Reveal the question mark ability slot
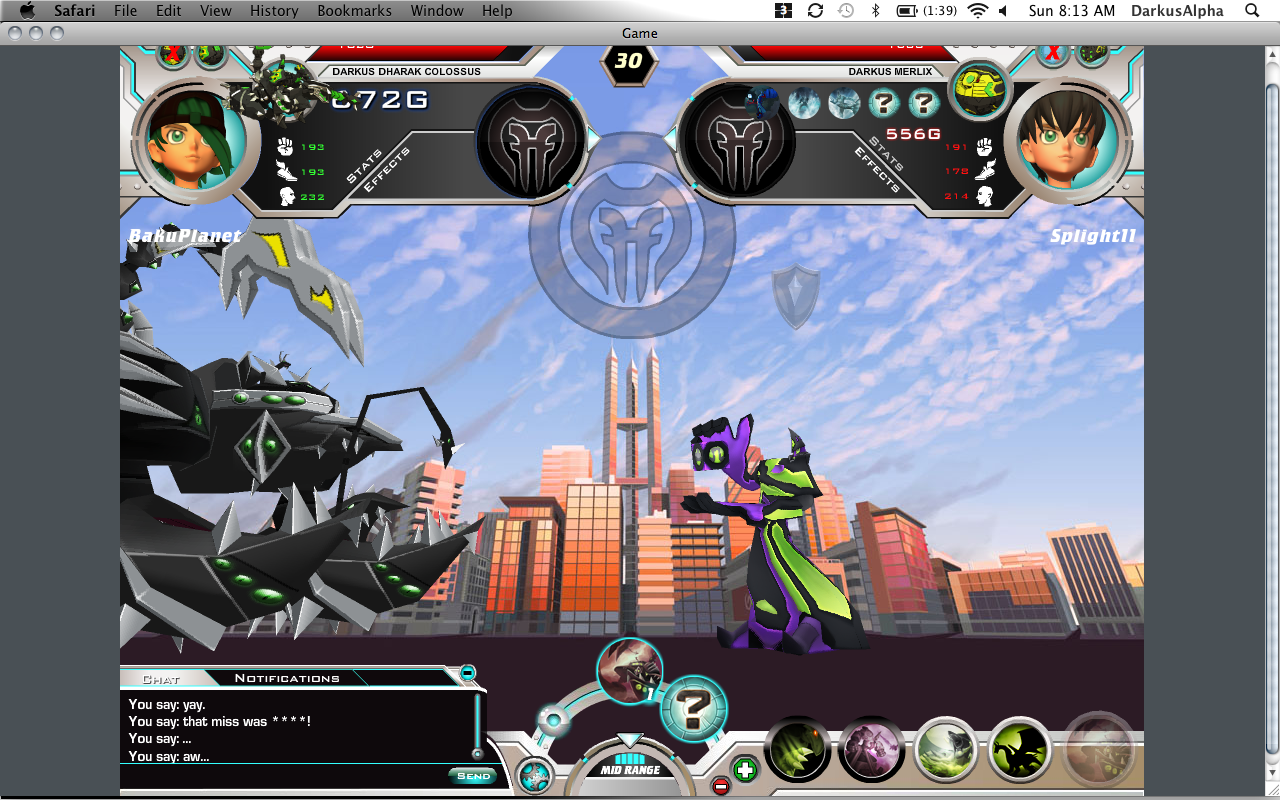 point(693,709)
